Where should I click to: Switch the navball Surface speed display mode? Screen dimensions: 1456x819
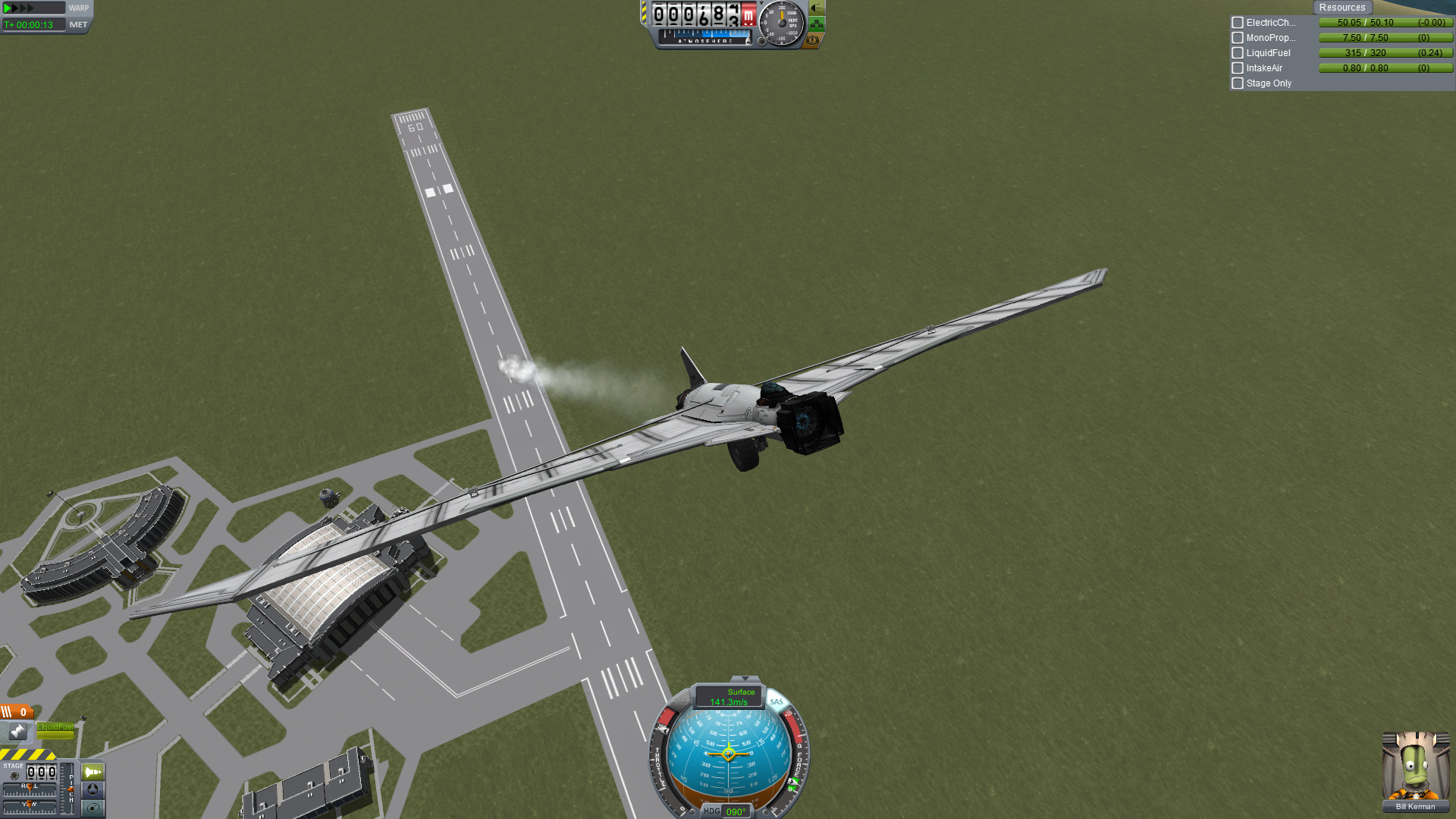(x=729, y=696)
